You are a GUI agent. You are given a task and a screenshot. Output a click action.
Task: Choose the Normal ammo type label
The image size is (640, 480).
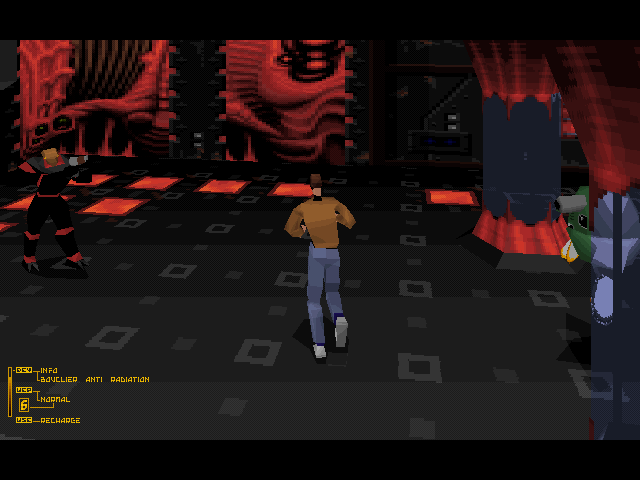55,399
